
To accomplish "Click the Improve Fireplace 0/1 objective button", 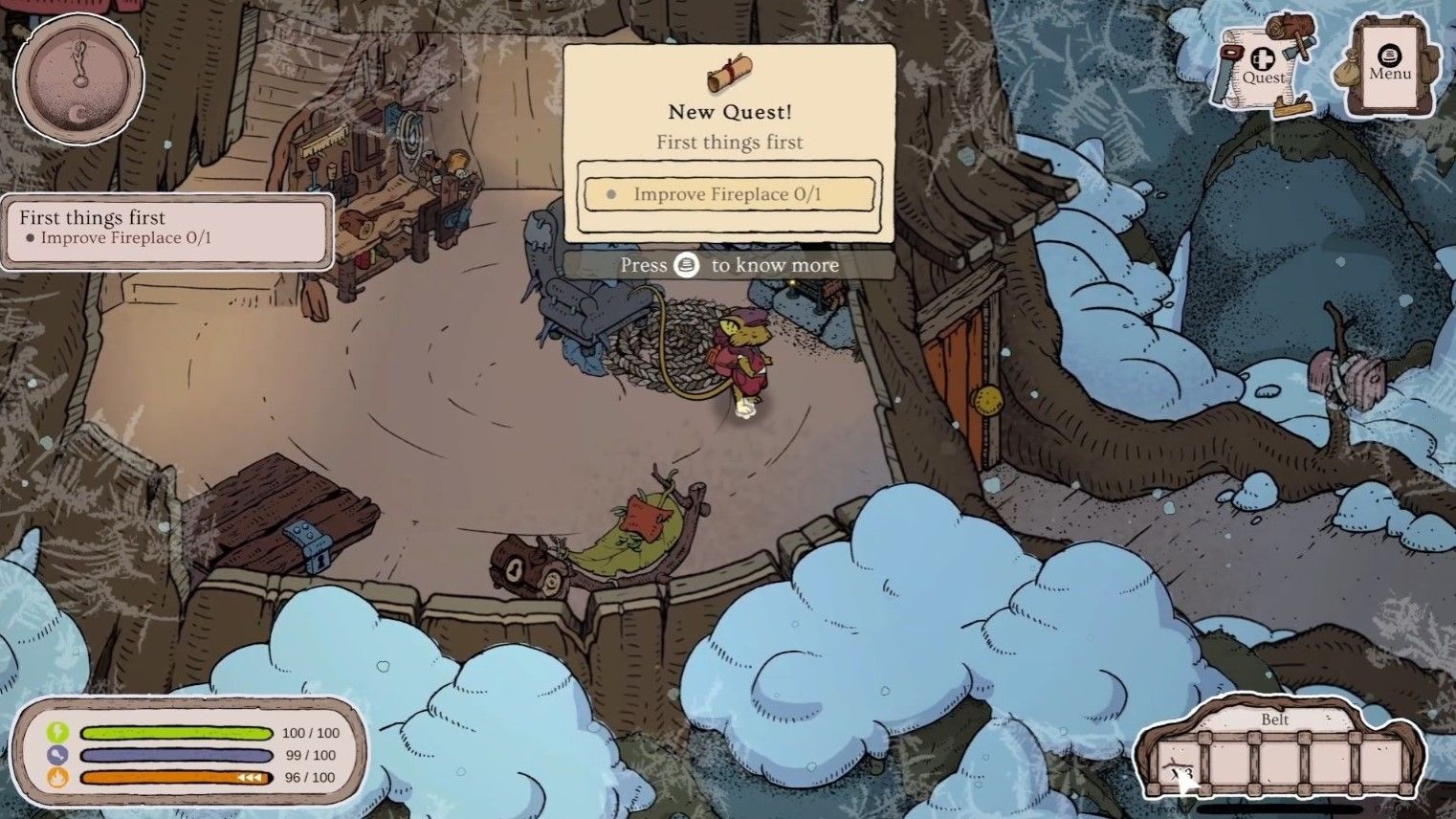I will pos(729,193).
